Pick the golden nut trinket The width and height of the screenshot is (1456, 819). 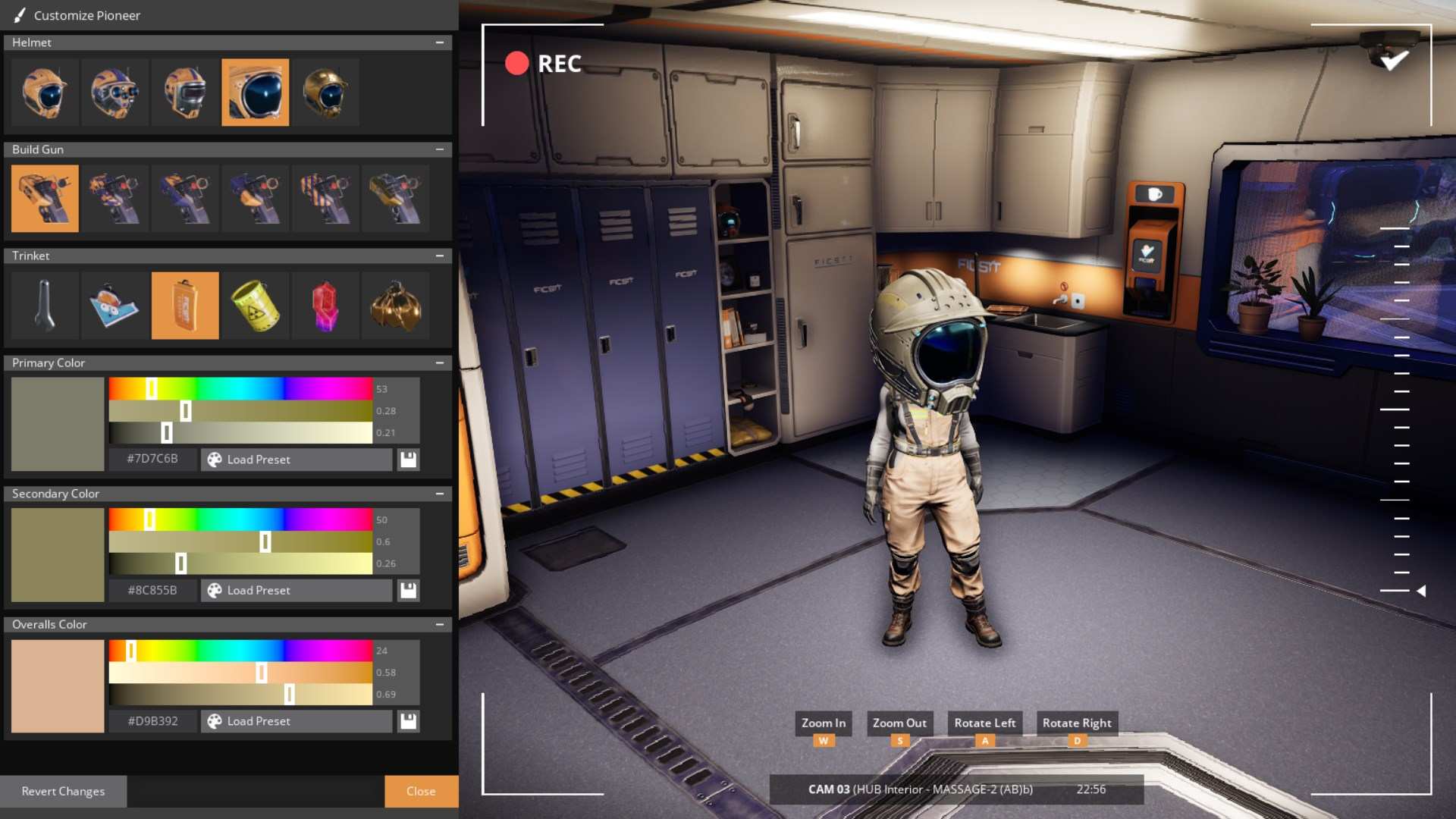coord(395,305)
